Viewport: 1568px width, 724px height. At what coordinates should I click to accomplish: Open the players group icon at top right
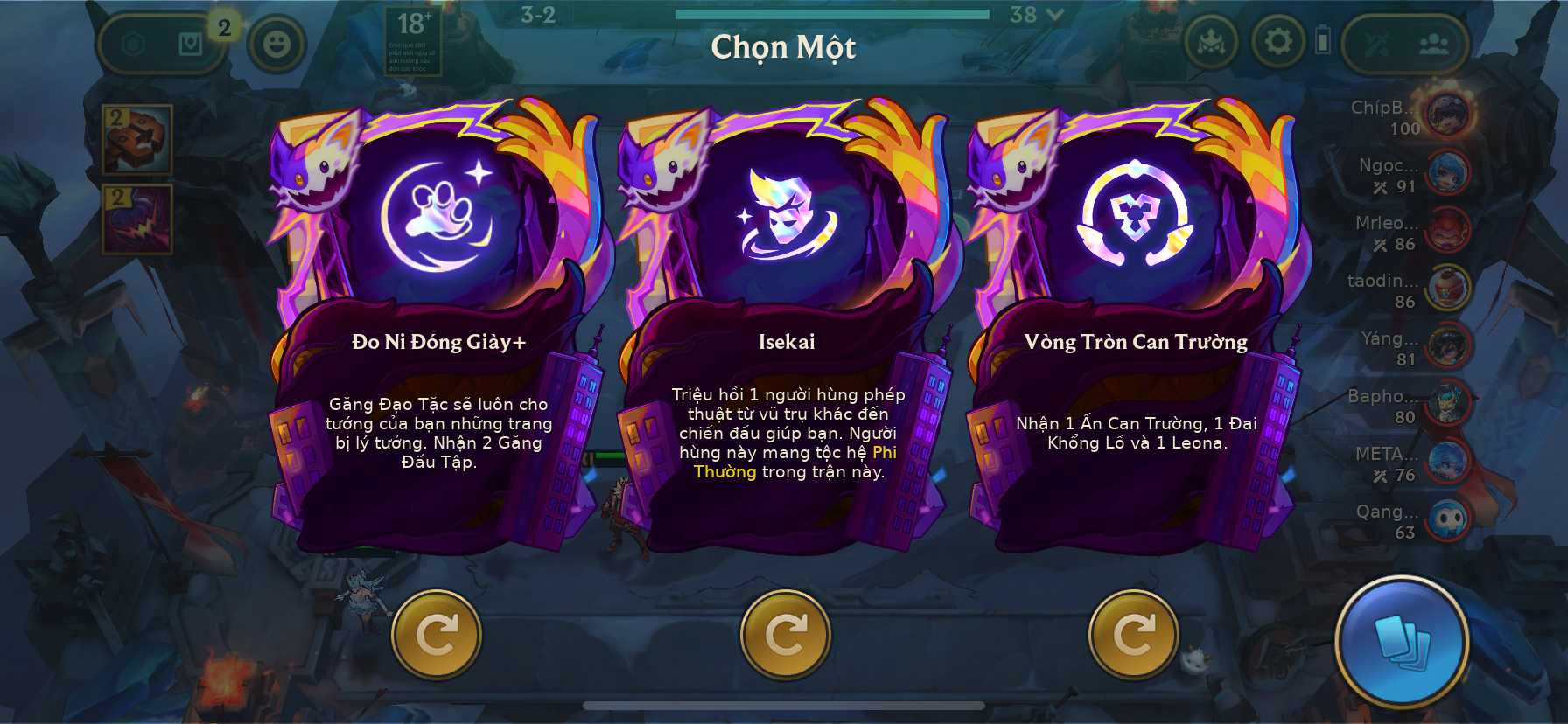click(1432, 44)
